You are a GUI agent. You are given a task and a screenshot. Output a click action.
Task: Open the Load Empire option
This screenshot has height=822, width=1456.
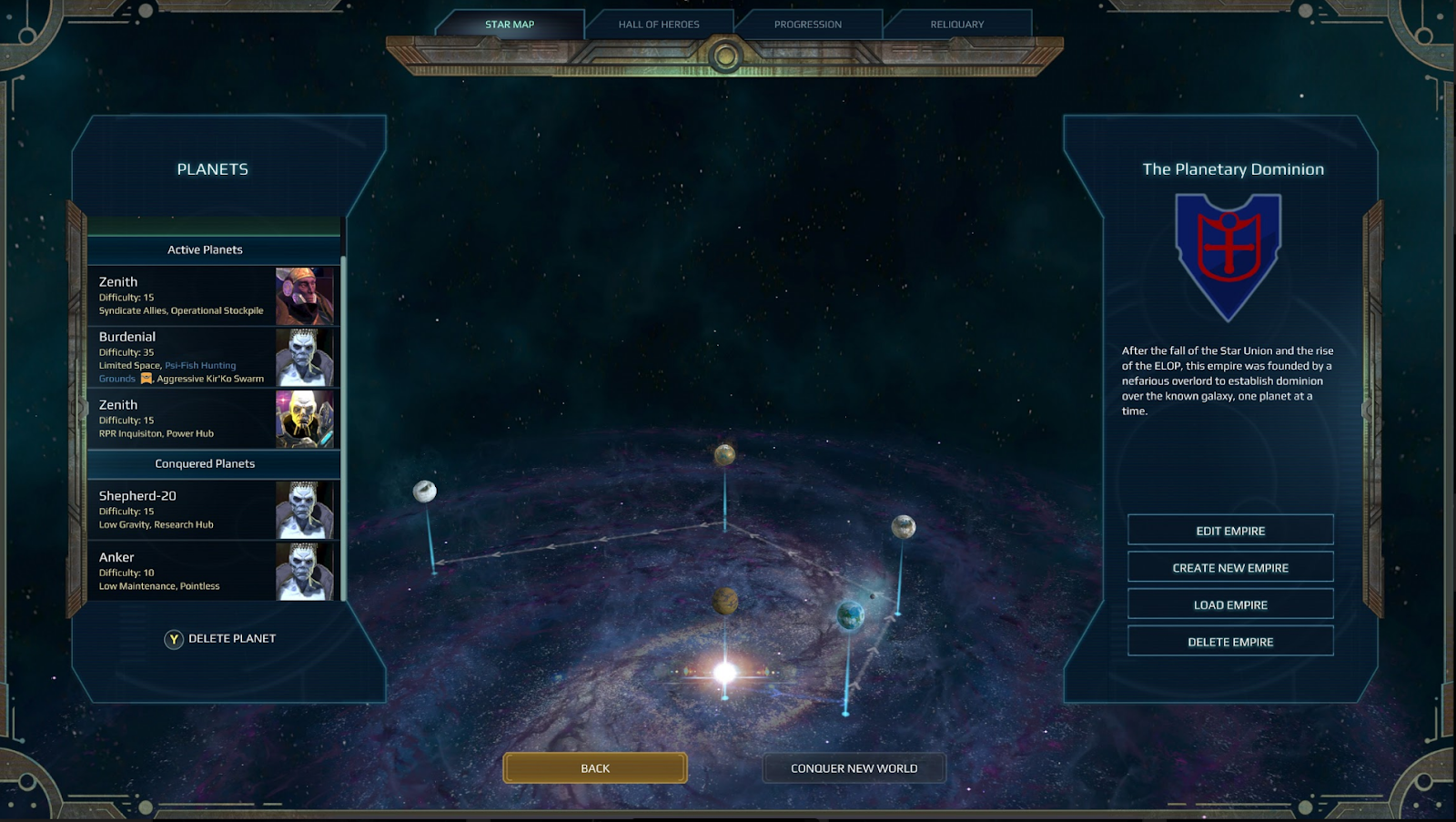click(1230, 604)
